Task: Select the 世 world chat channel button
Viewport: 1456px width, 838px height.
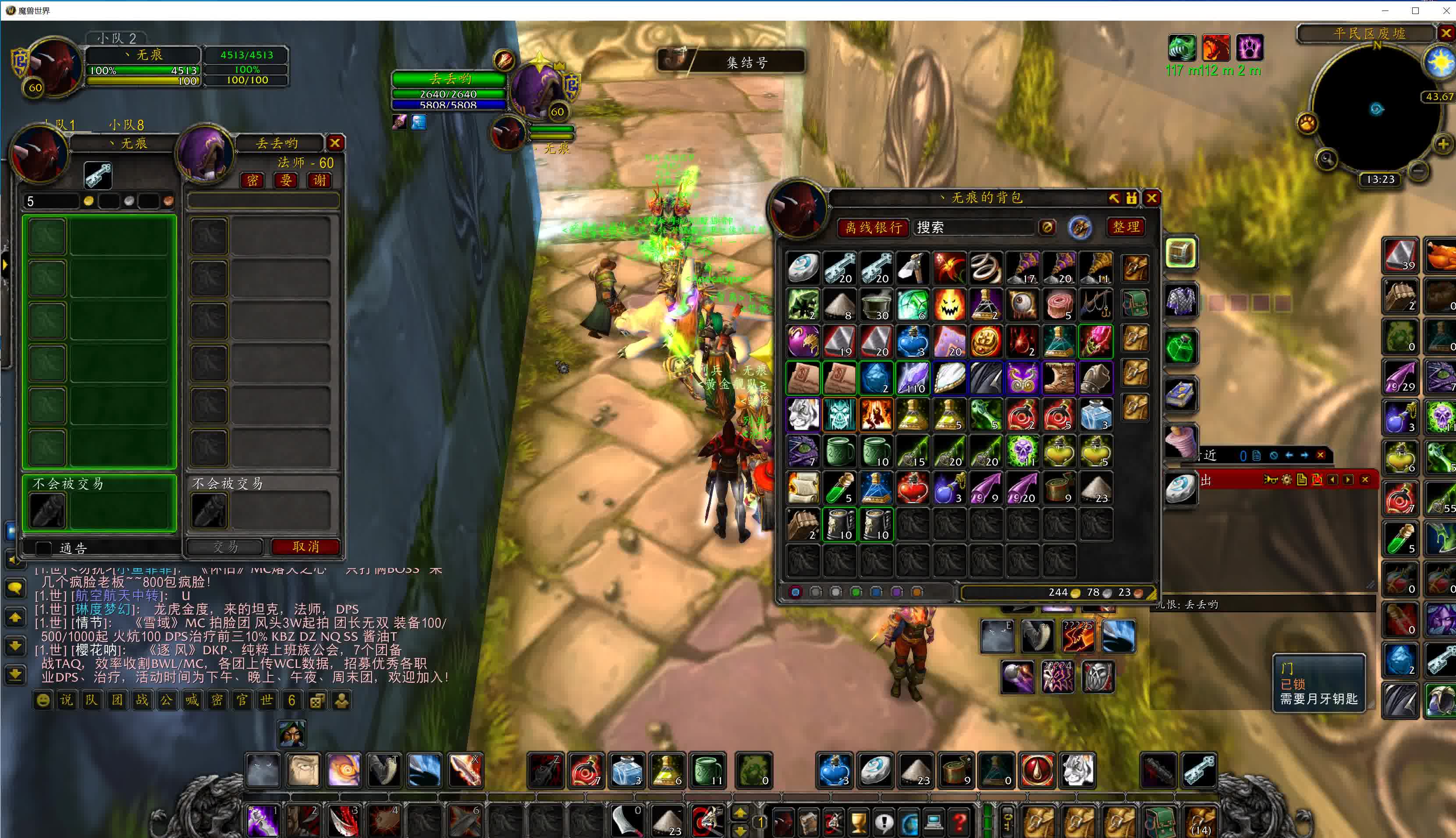Action: [x=266, y=700]
